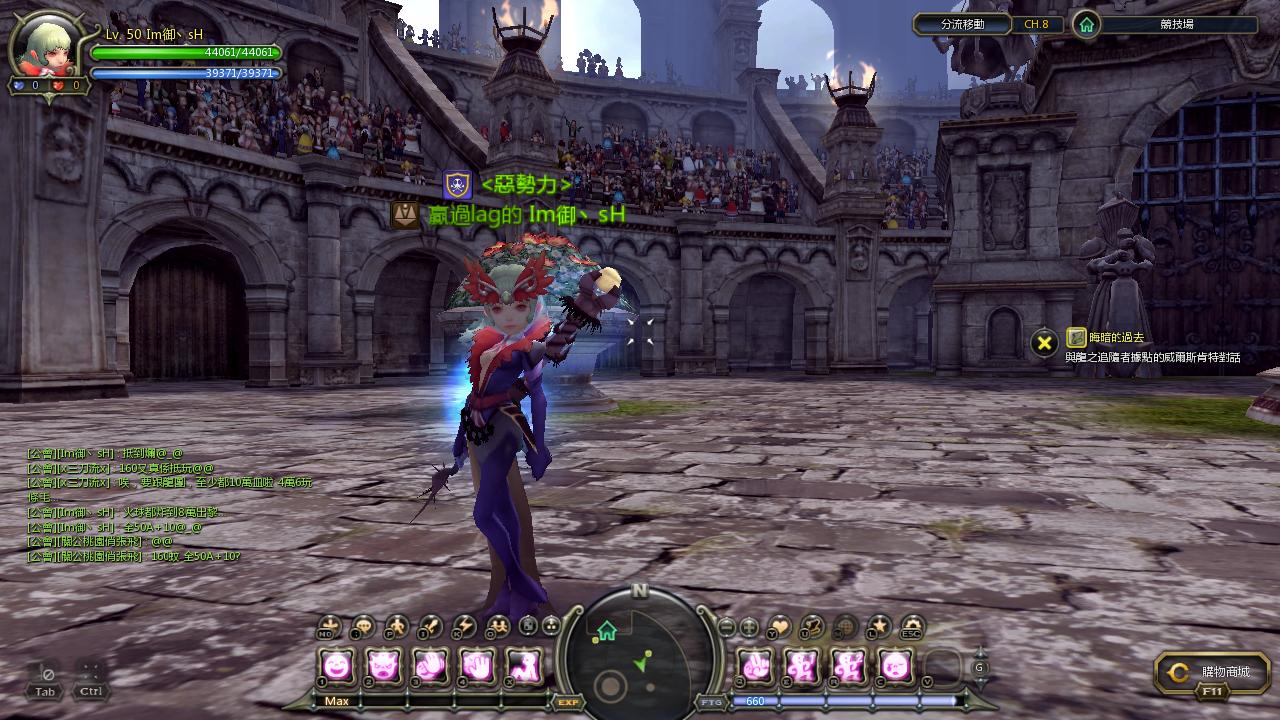The image size is (1280, 720).
Task: Open the character info icon labeled P
Action: click(397, 627)
